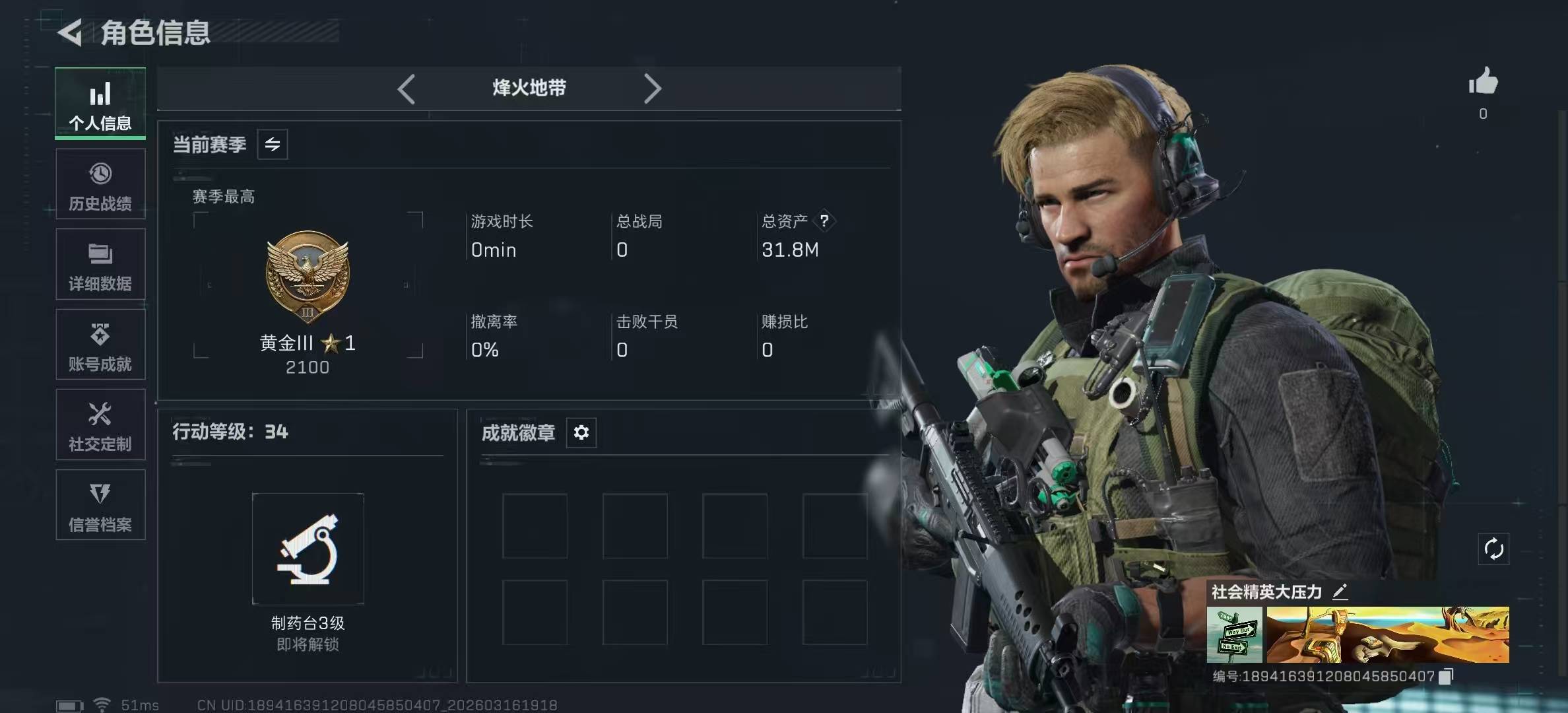Viewport: 1568px width, 713px height.
Task: Click the street-sign avatar picture
Action: tap(1234, 634)
